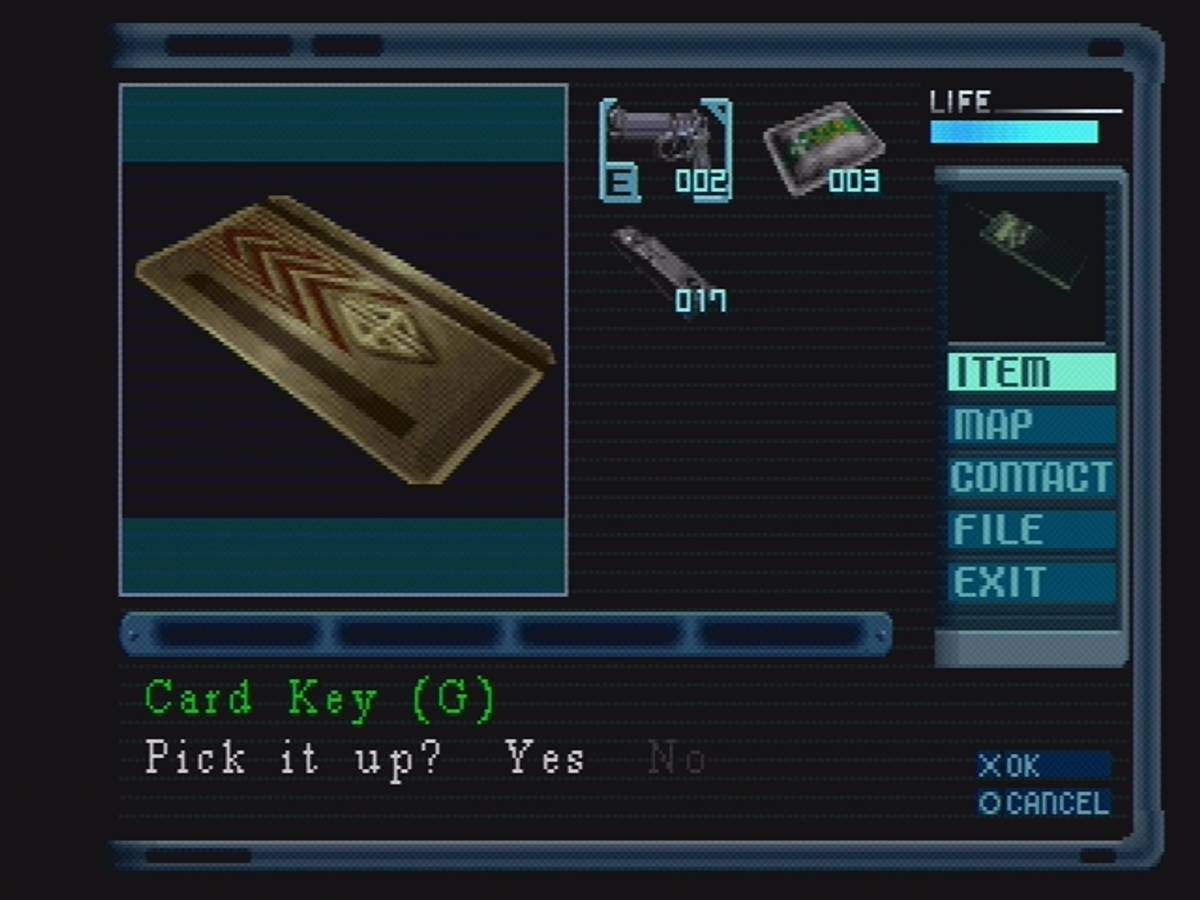Select the equipped handgun slot
This screenshot has width=1200, height=900.
point(665,150)
